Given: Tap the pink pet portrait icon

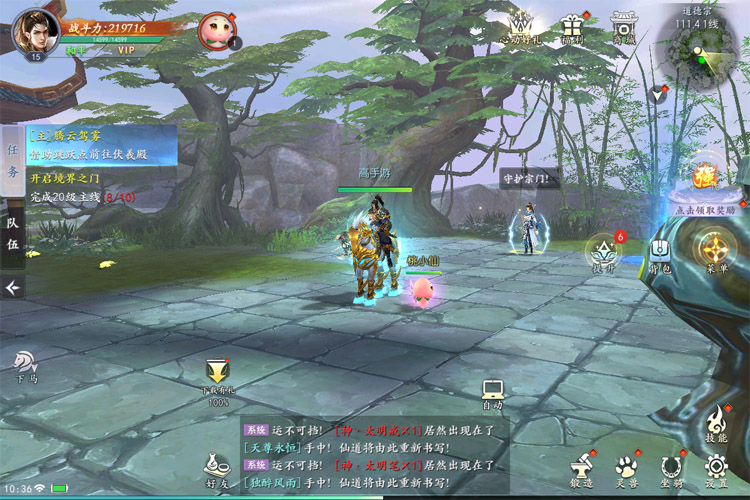Looking at the screenshot, I should (215, 29).
